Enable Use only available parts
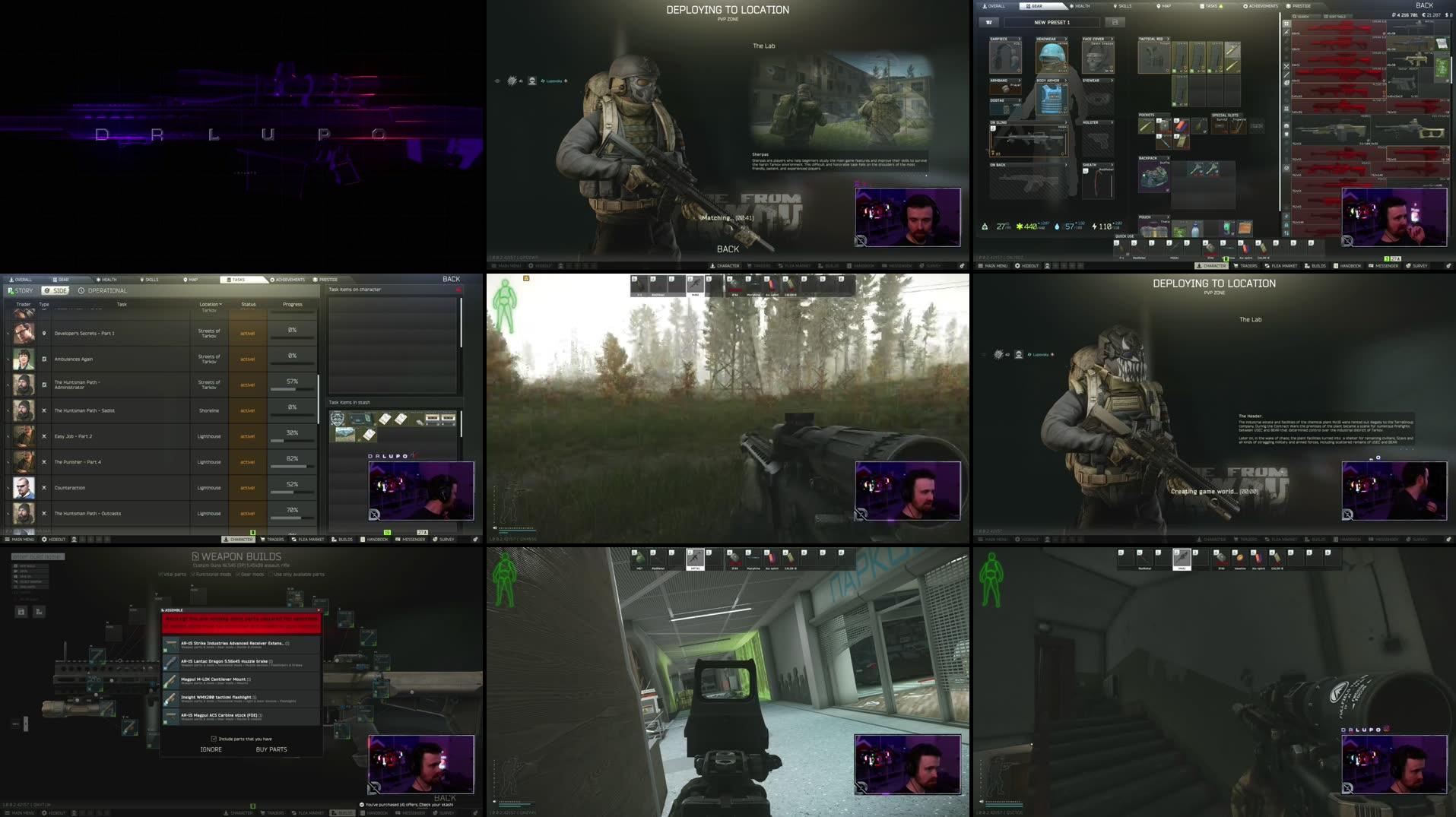1456x817 pixels. [270, 574]
